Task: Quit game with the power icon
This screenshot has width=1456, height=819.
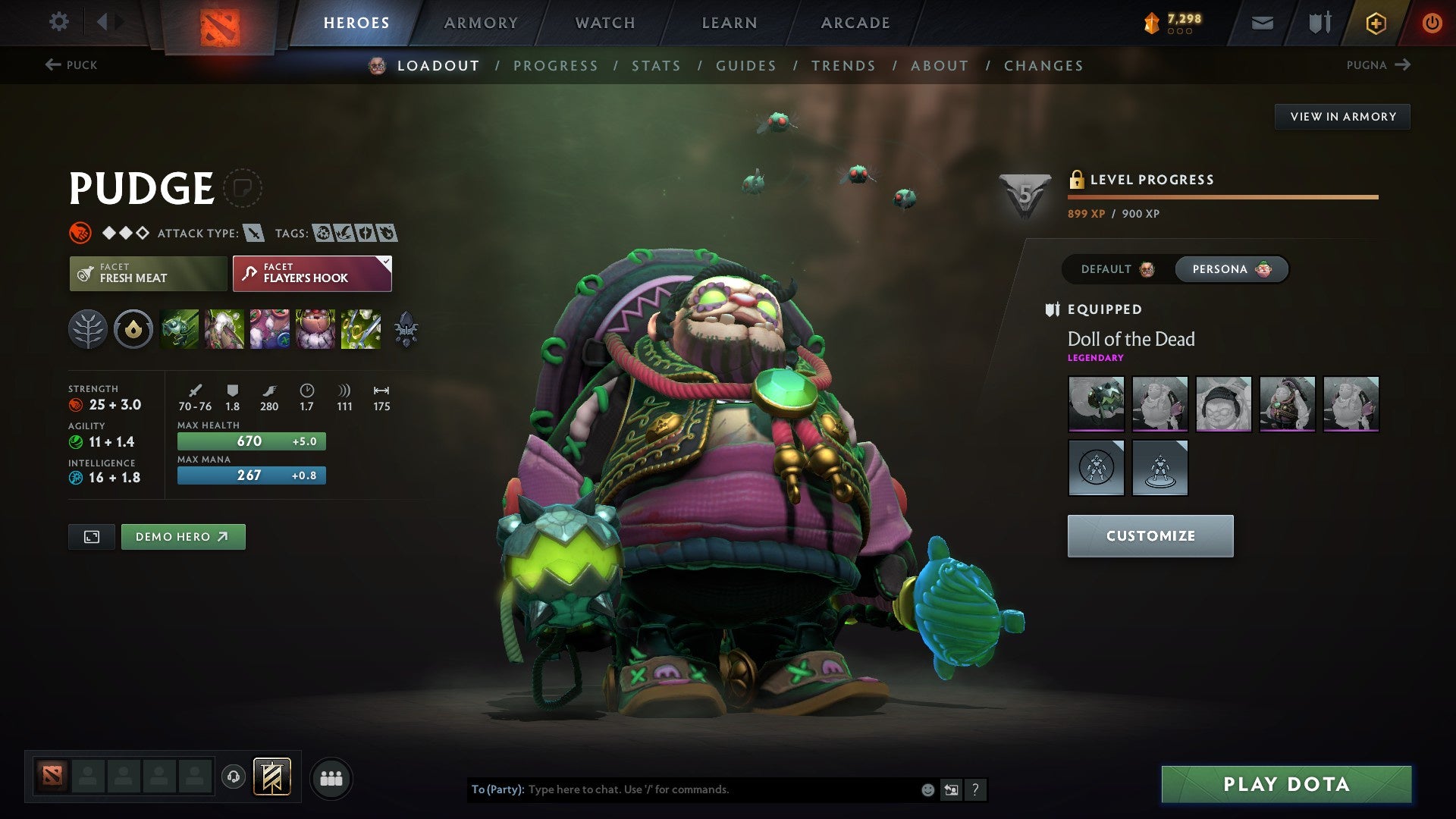Action: tap(1432, 23)
